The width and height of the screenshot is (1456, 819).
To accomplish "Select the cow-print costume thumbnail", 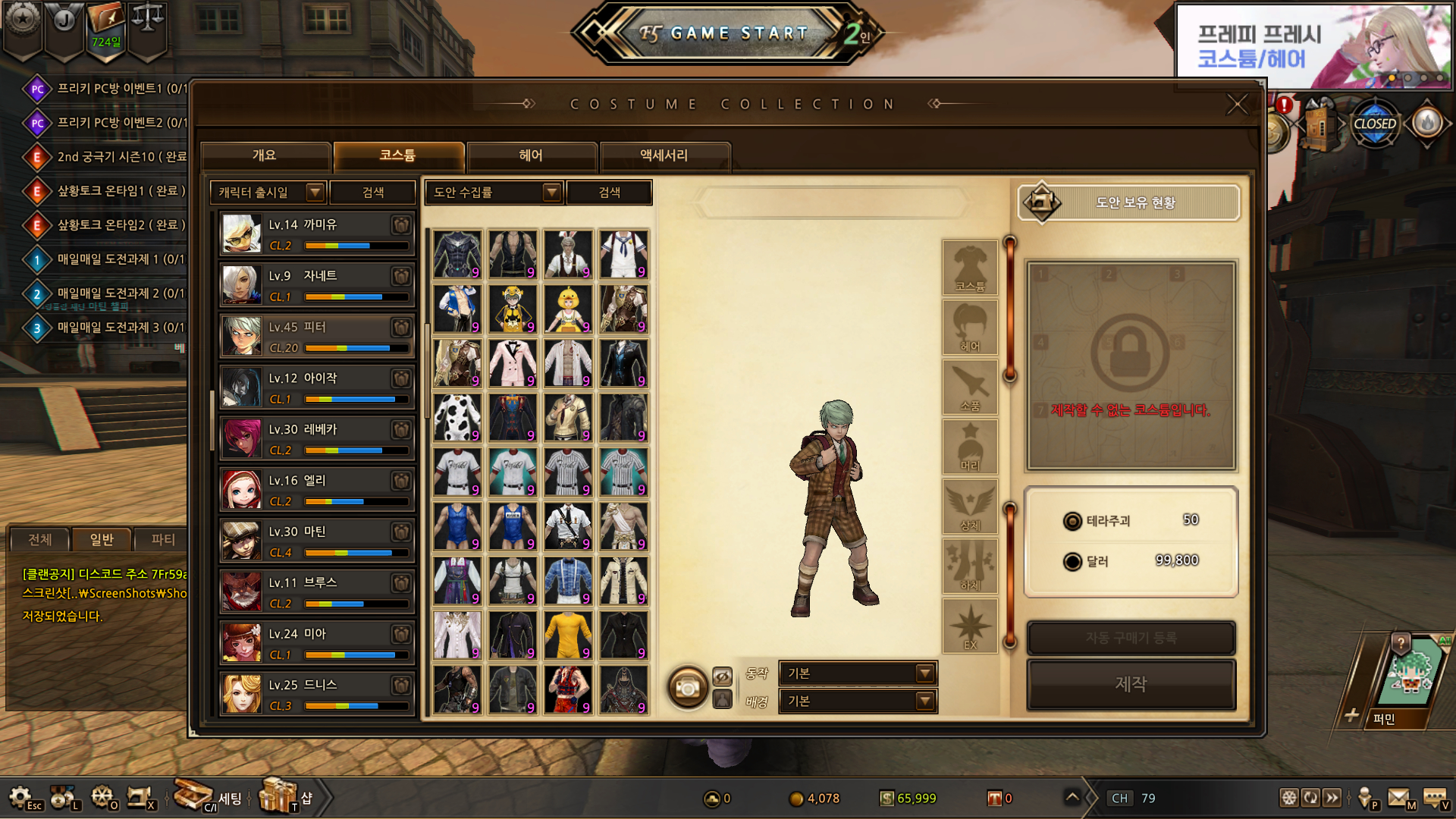I will pos(457,417).
